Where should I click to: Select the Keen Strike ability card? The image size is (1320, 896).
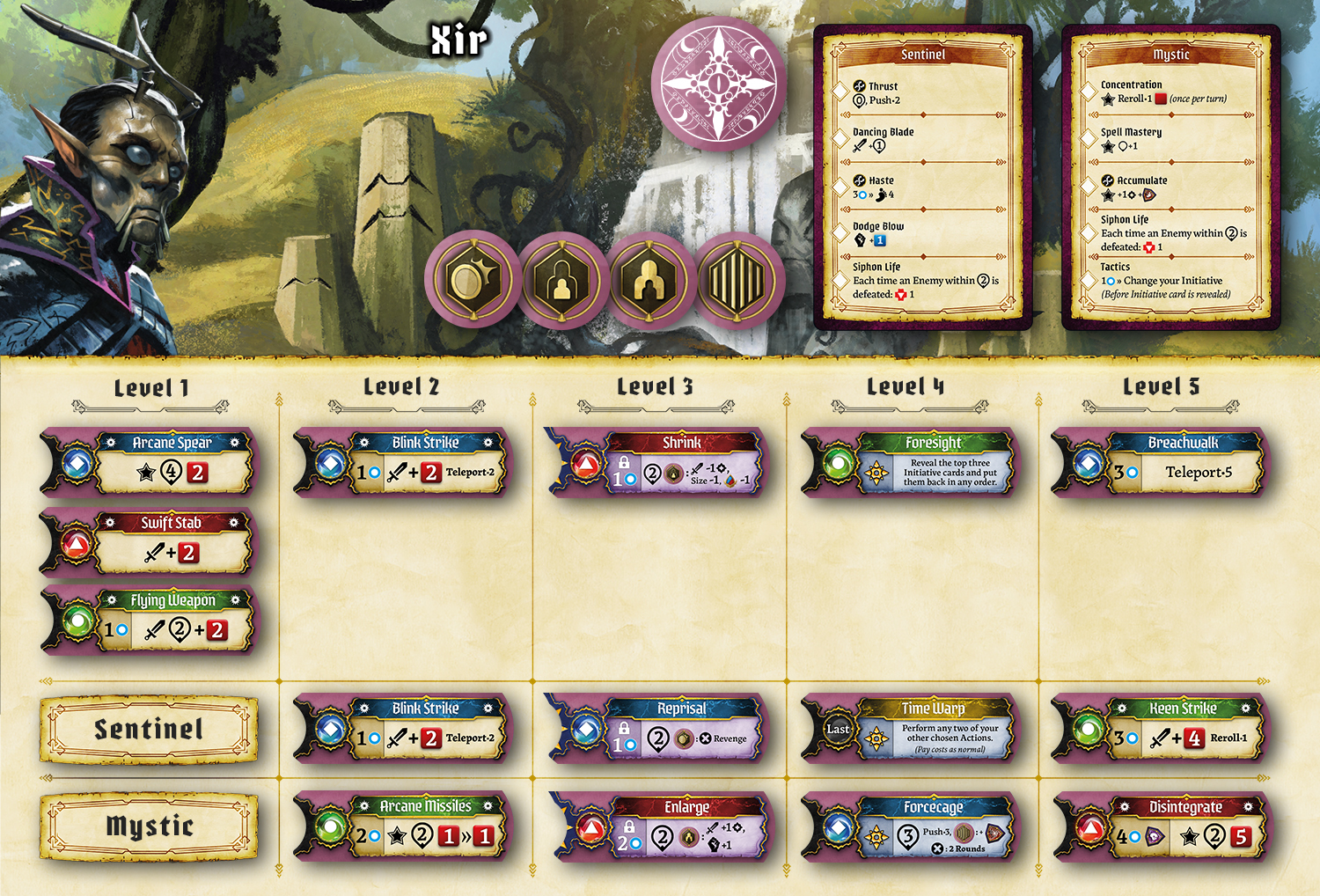1159,729
